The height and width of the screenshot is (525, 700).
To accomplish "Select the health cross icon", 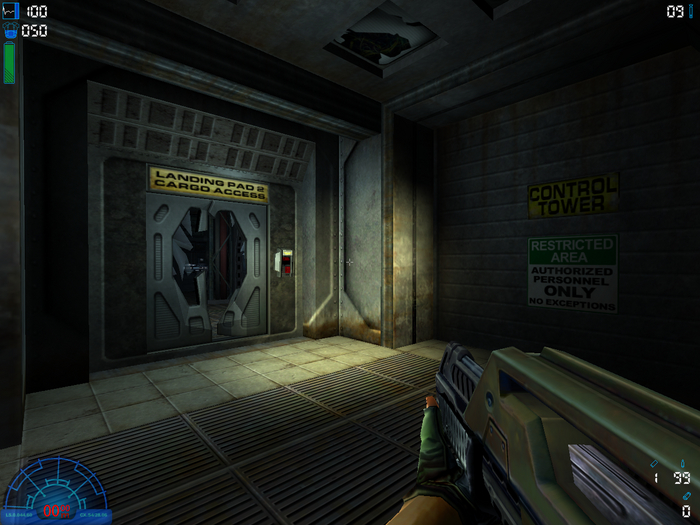I will [x=11, y=11].
